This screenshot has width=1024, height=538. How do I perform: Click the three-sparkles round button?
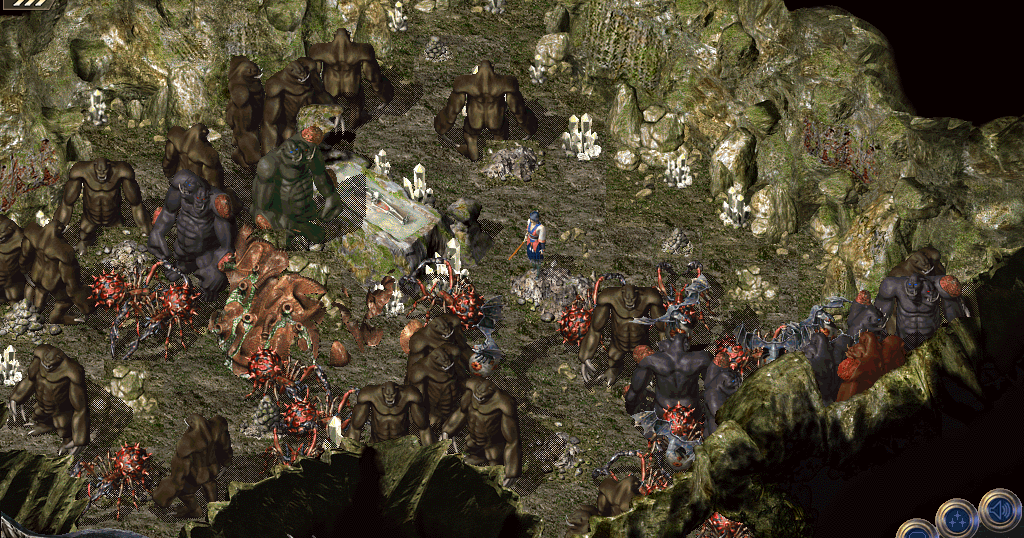pos(955,519)
